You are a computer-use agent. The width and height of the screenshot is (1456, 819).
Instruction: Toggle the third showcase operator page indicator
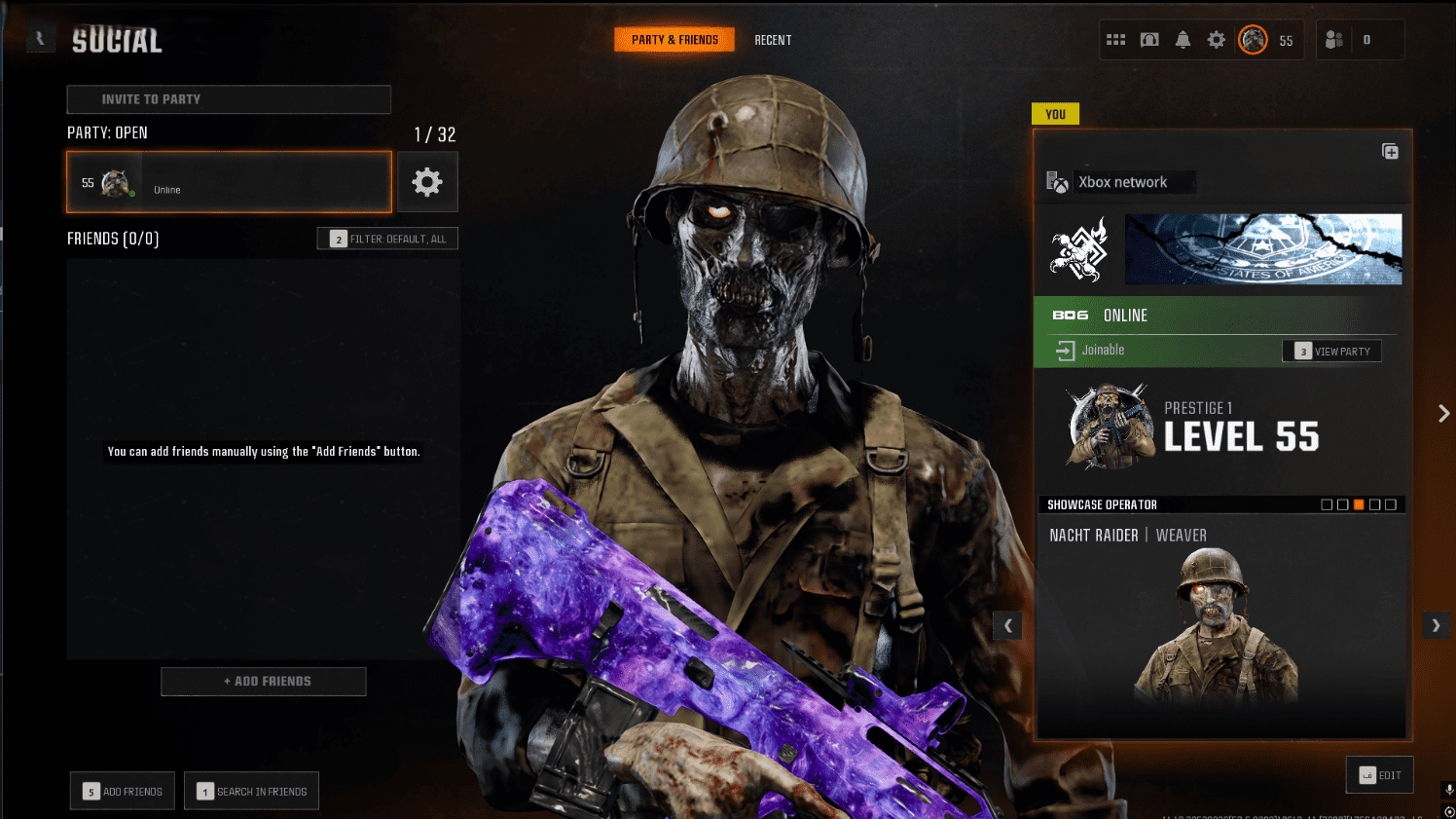point(1358,504)
